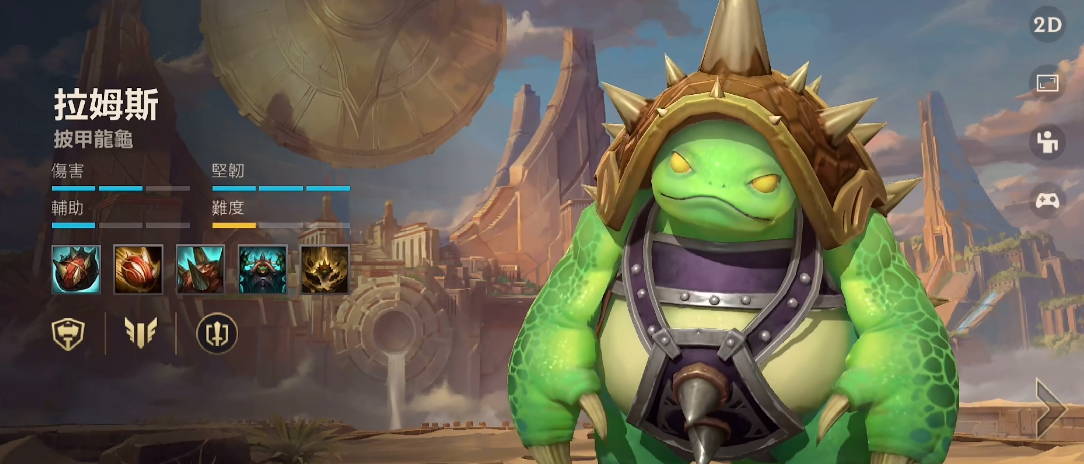Open the gamepad controller icon
Viewport: 1084px width, 464px height.
(1047, 200)
